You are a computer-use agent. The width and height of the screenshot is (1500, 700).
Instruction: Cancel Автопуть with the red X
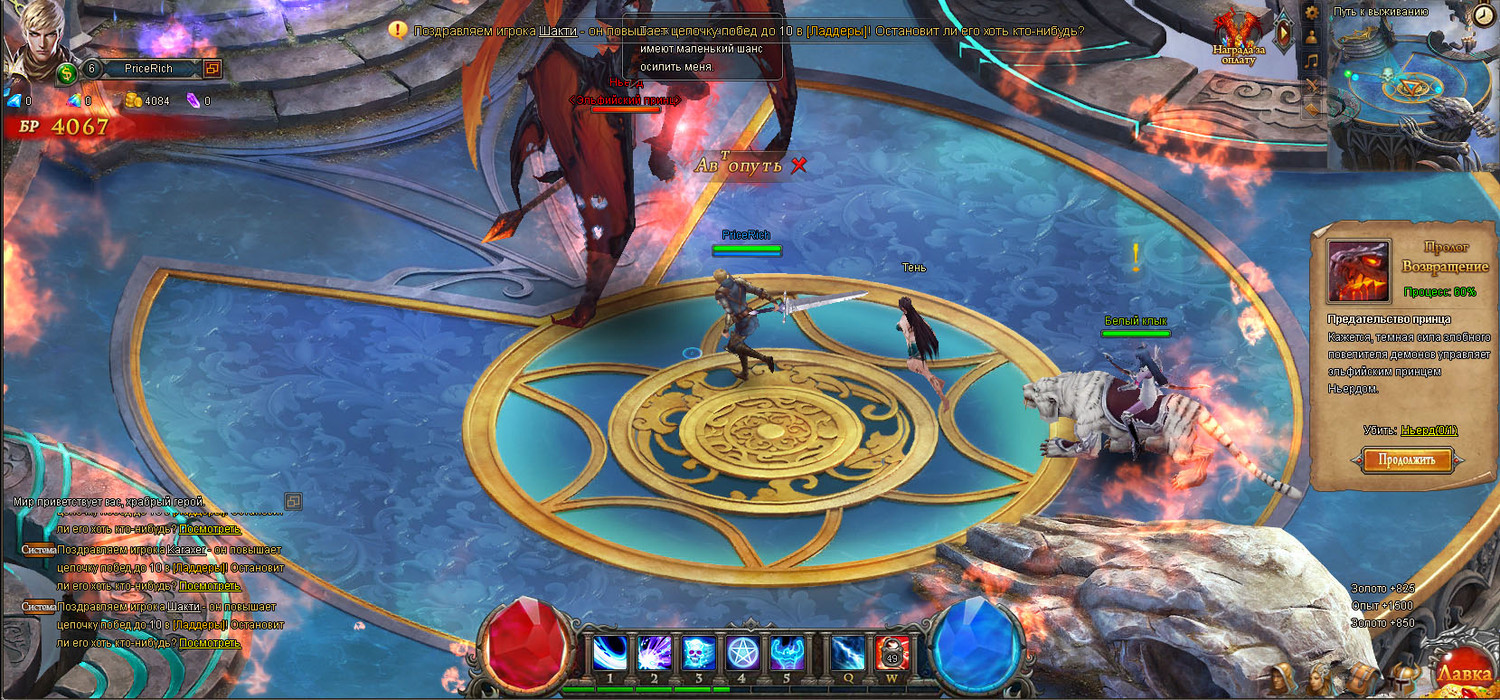point(798,165)
